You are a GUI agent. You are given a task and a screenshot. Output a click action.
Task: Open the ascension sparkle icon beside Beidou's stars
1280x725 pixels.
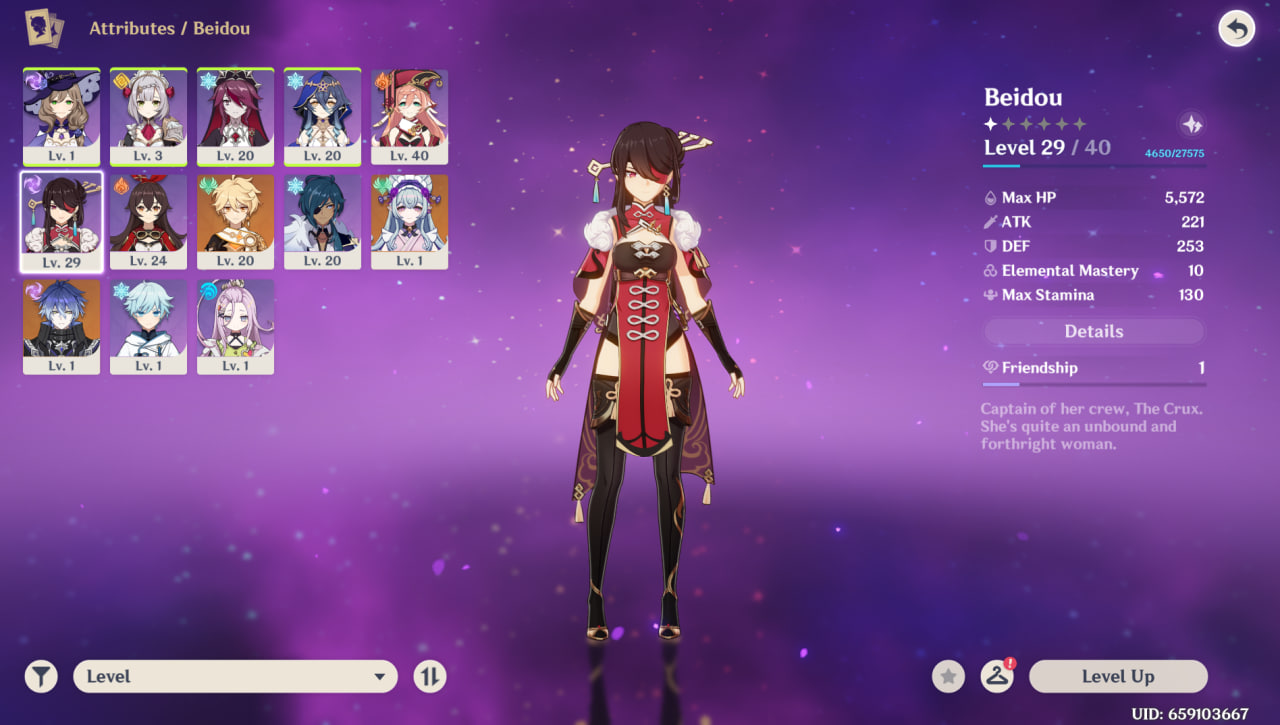[1191, 124]
